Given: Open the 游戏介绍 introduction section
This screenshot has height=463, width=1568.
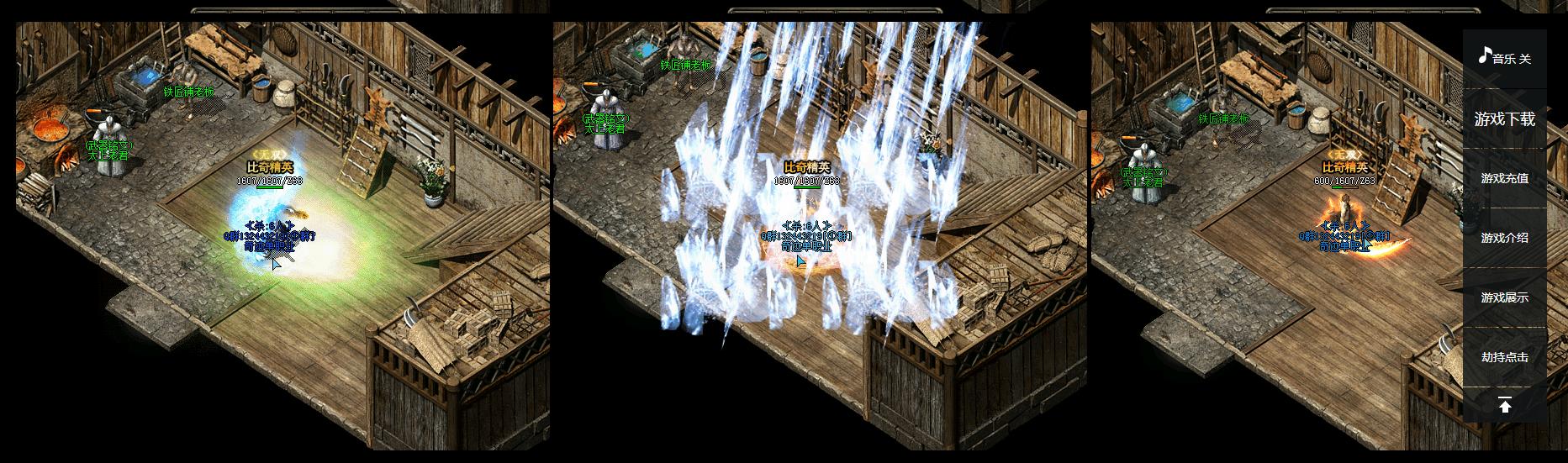Looking at the screenshot, I should tap(1504, 238).
